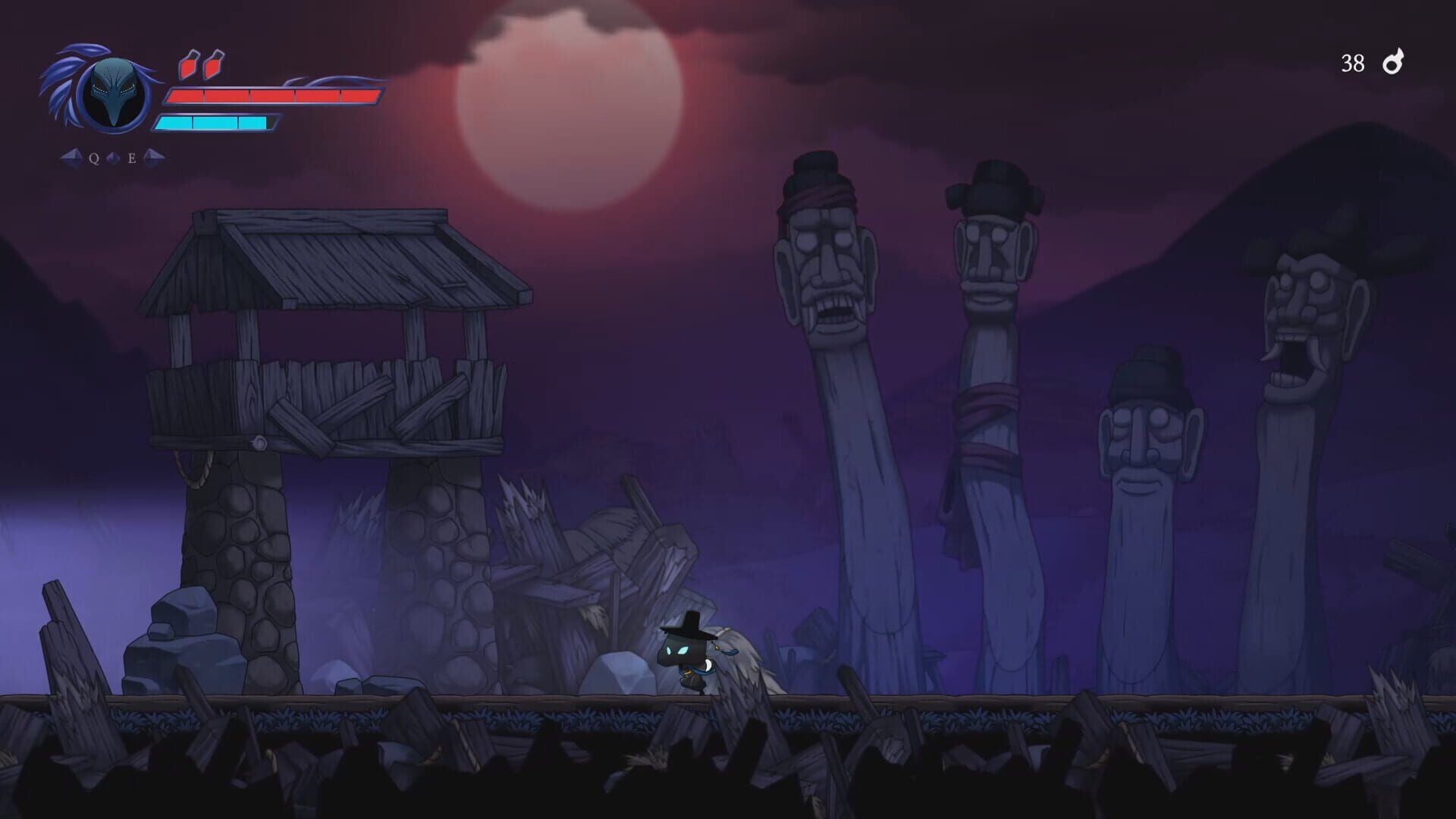Click the diamond icon between Q and E keys
The image size is (1456, 819).
click(x=112, y=158)
